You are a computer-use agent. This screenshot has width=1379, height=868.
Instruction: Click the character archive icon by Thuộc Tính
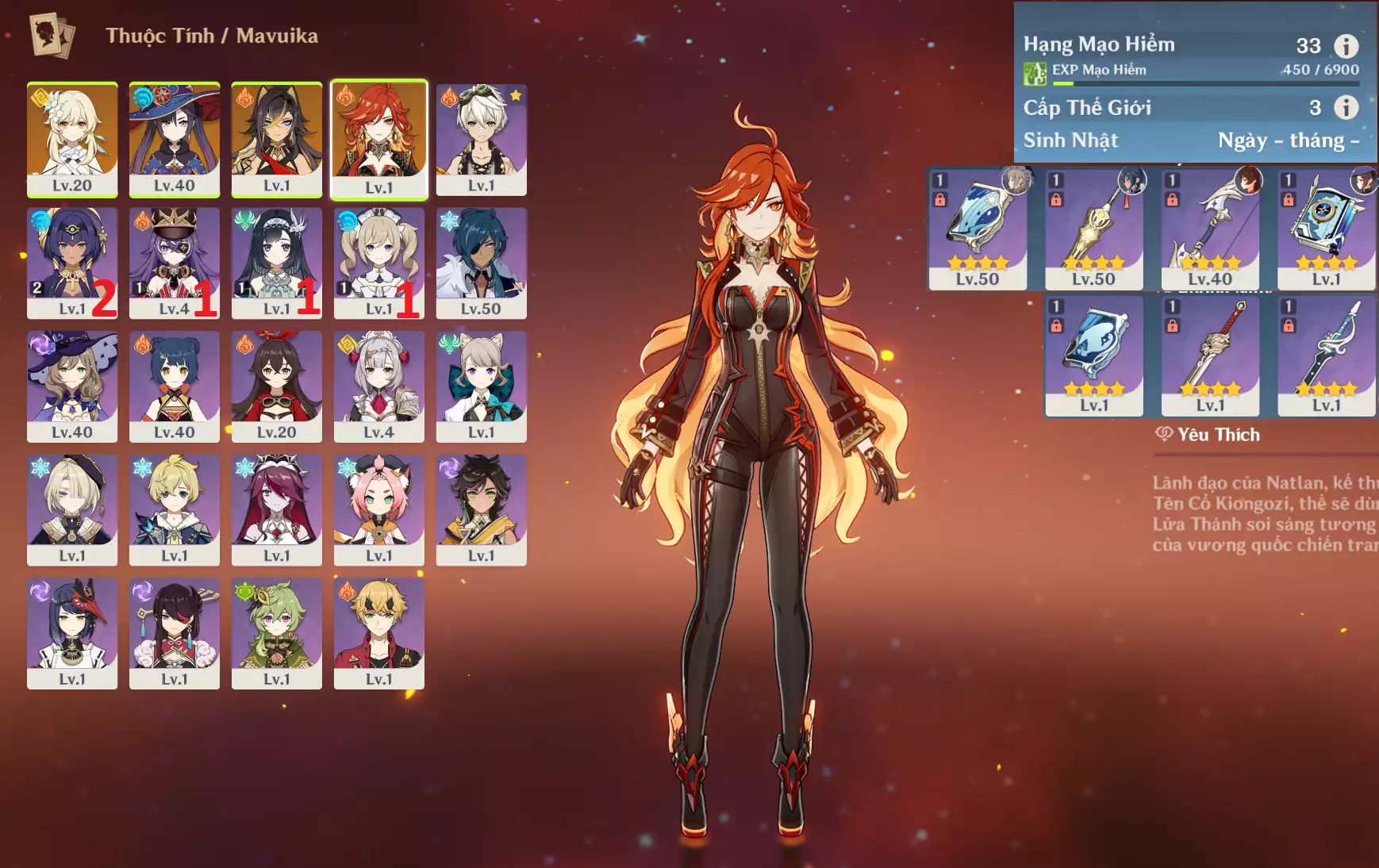point(52,35)
